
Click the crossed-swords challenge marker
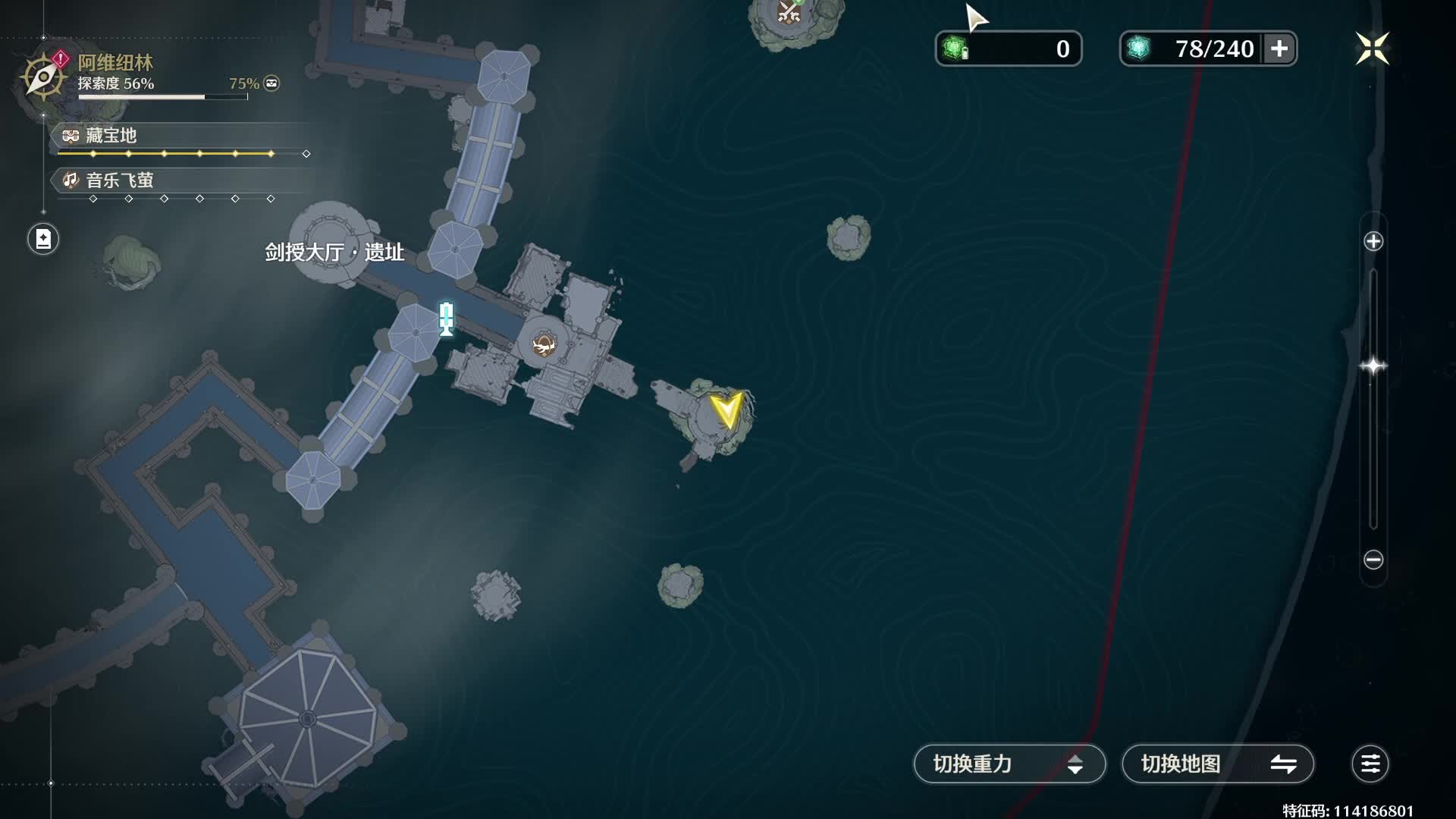pyautogui.click(x=789, y=12)
